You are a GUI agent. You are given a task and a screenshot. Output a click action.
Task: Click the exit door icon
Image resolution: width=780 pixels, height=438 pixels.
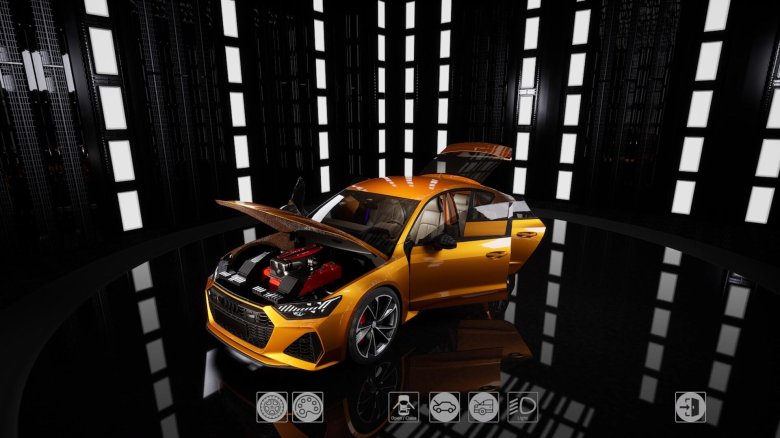pyautogui.click(x=690, y=407)
